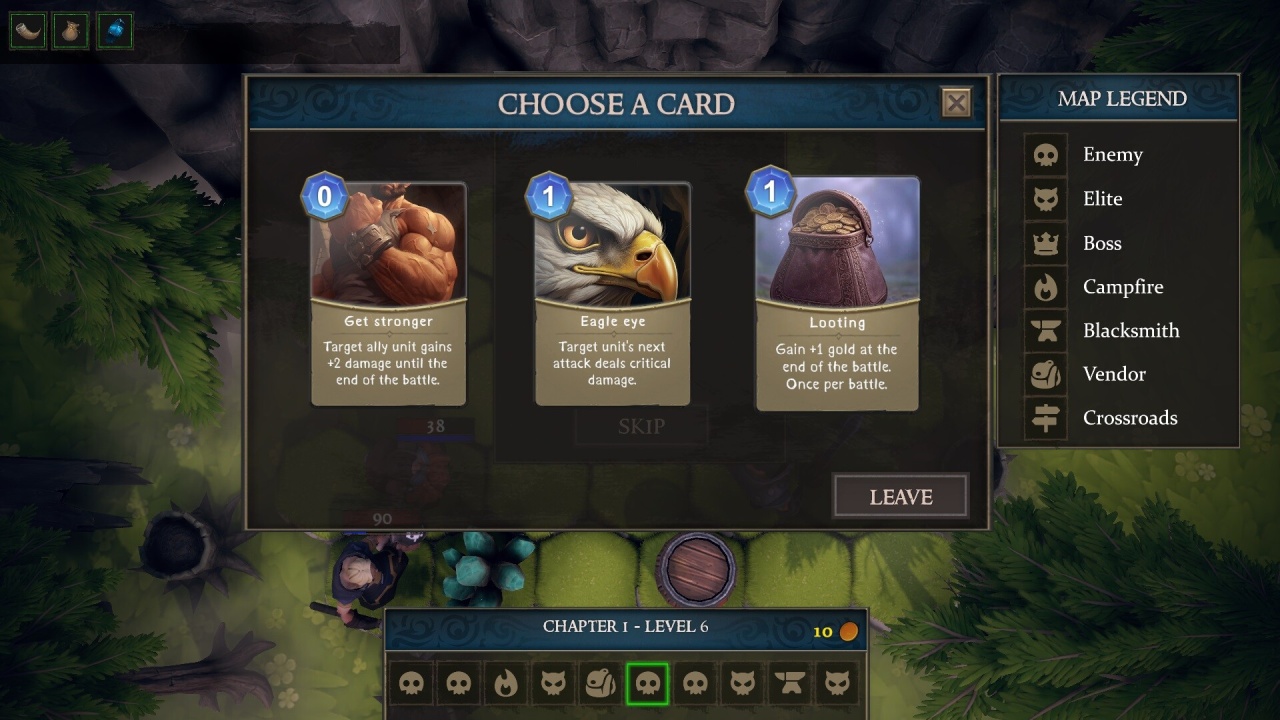
Task: Close the Choose a Card window
Action: (956, 102)
